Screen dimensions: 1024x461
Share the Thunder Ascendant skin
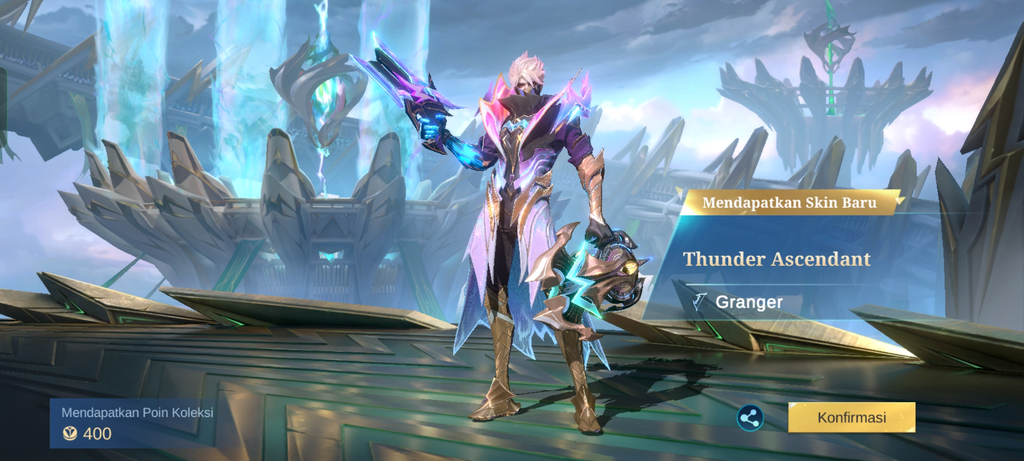pyautogui.click(x=750, y=418)
